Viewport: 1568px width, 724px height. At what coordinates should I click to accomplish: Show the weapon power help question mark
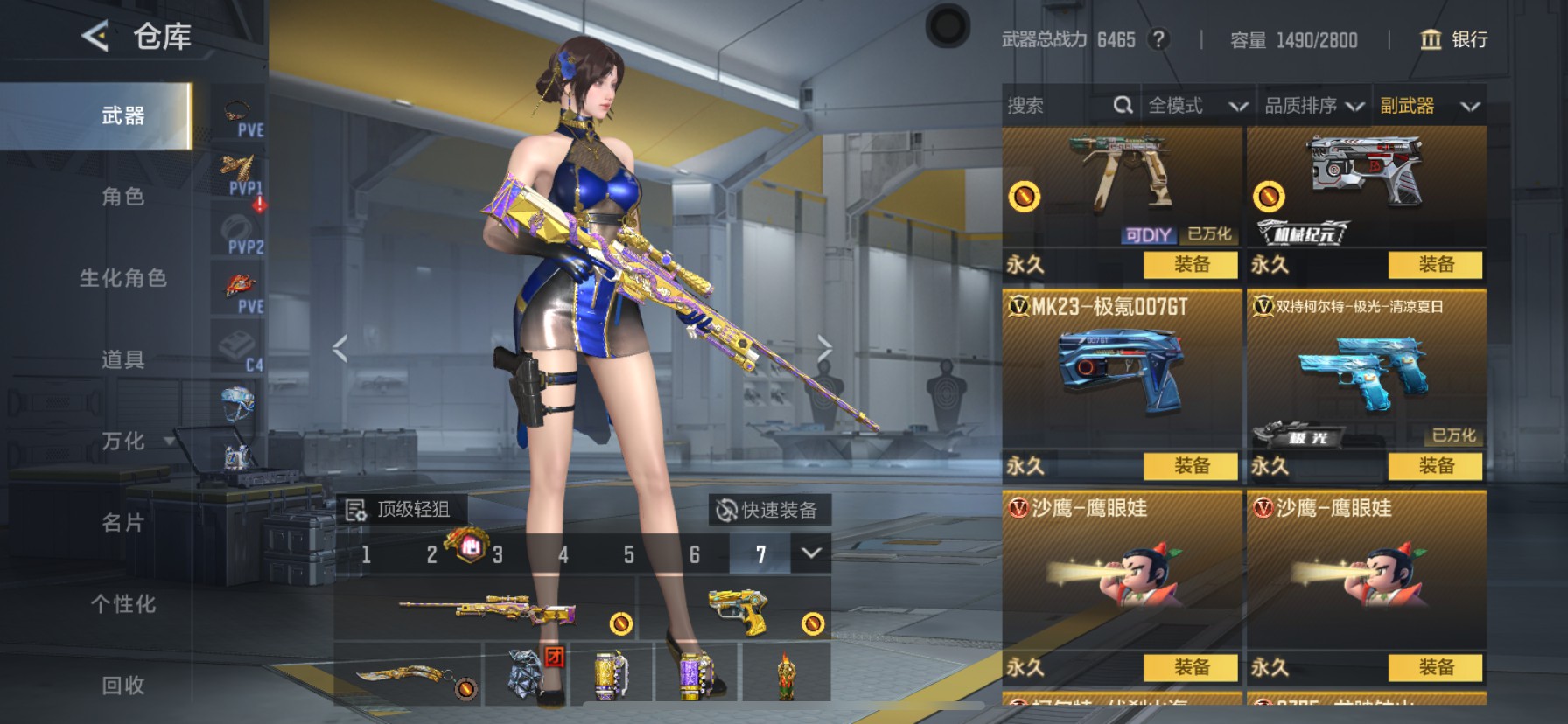1158,39
